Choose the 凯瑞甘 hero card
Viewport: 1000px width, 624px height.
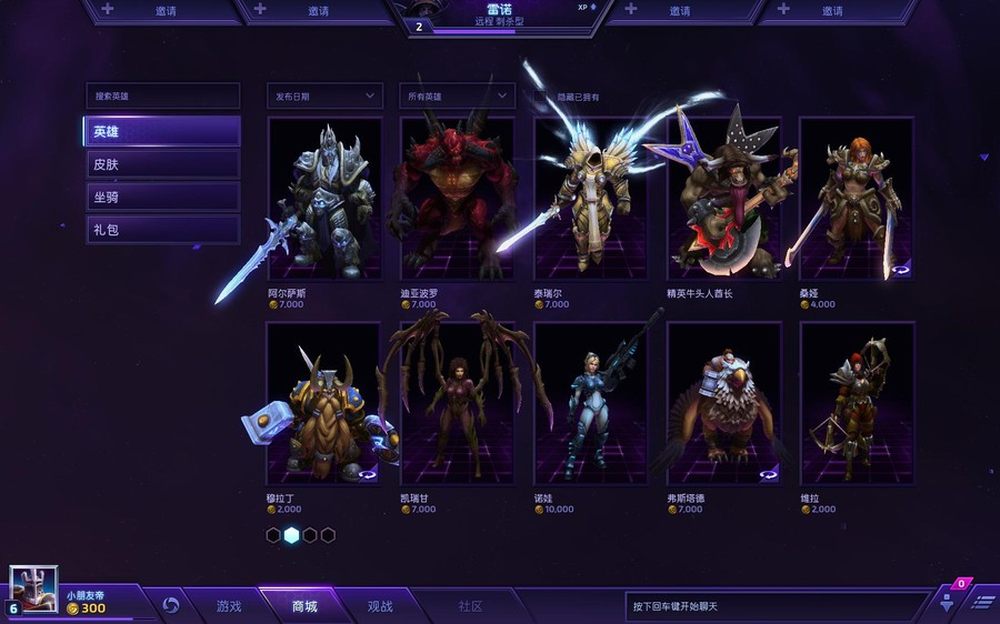[457, 403]
